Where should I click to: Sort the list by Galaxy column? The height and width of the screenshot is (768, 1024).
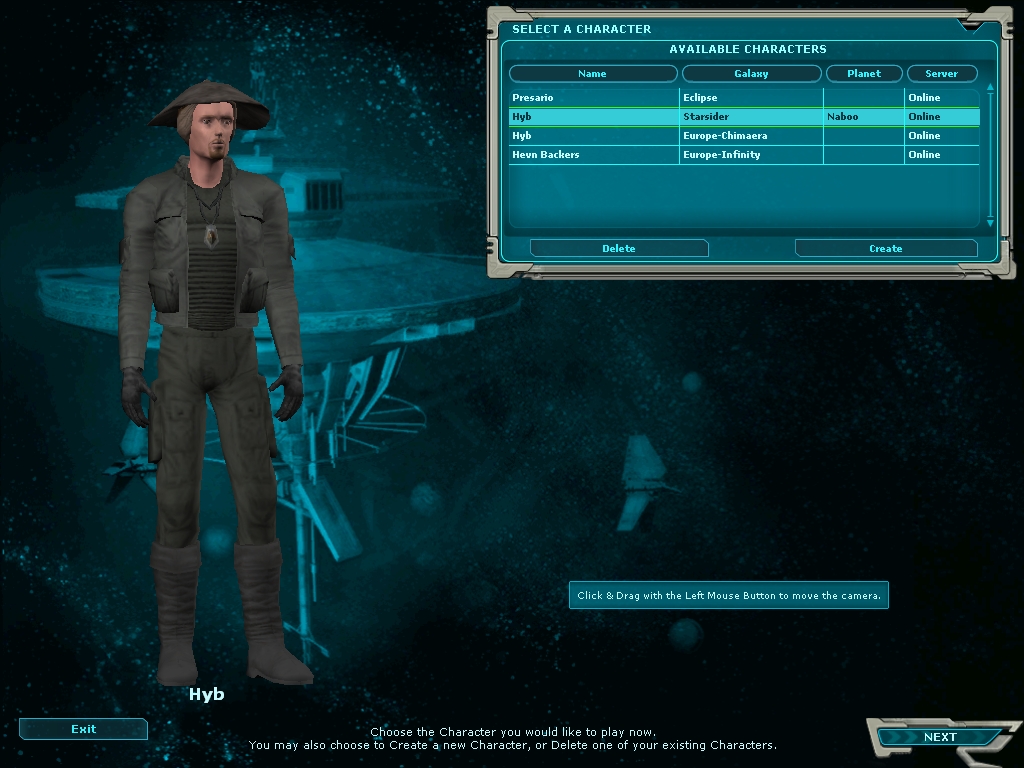coord(751,74)
